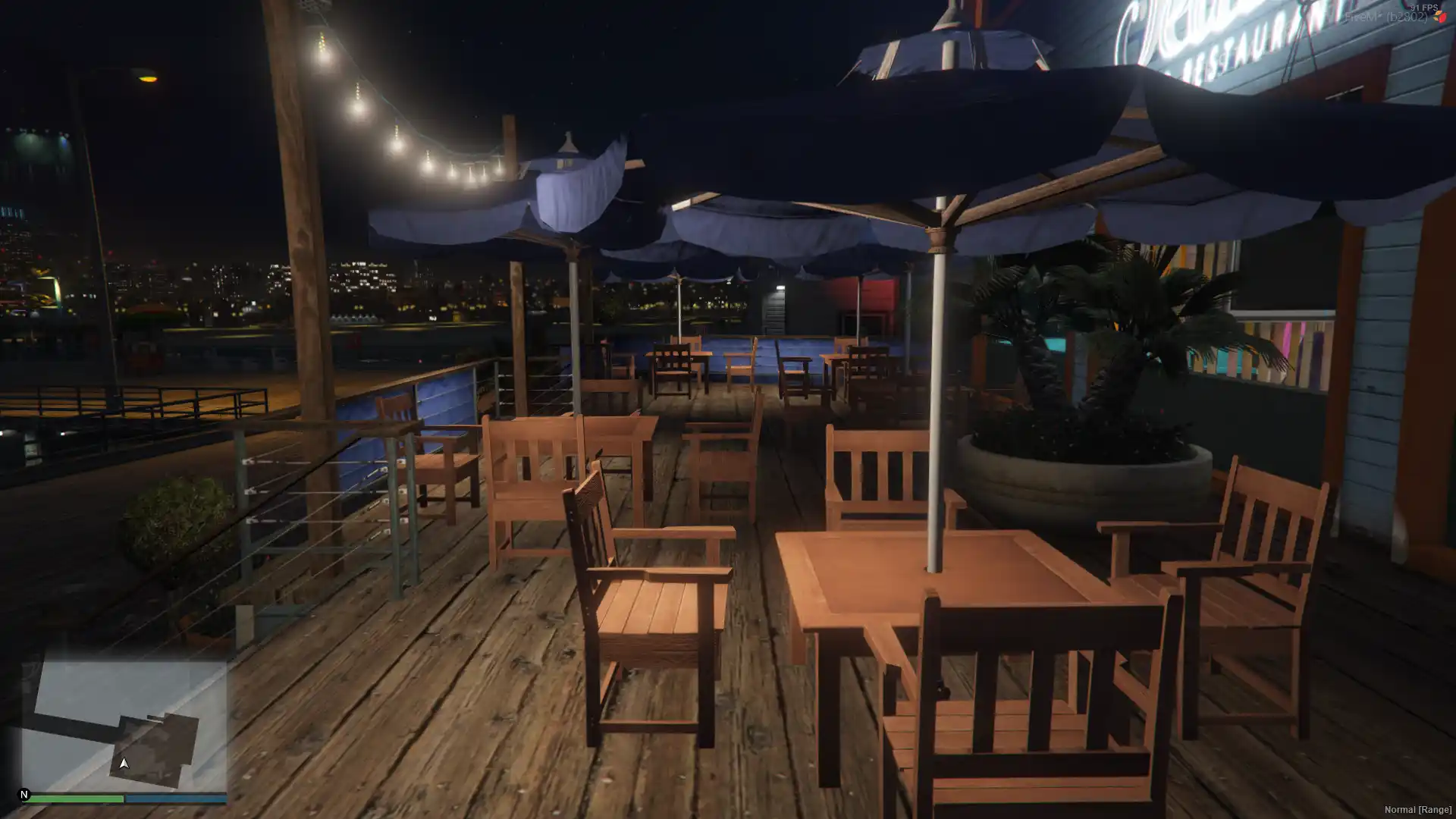Select the north compass marker on minimap
1456x819 pixels.
point(24,795)
